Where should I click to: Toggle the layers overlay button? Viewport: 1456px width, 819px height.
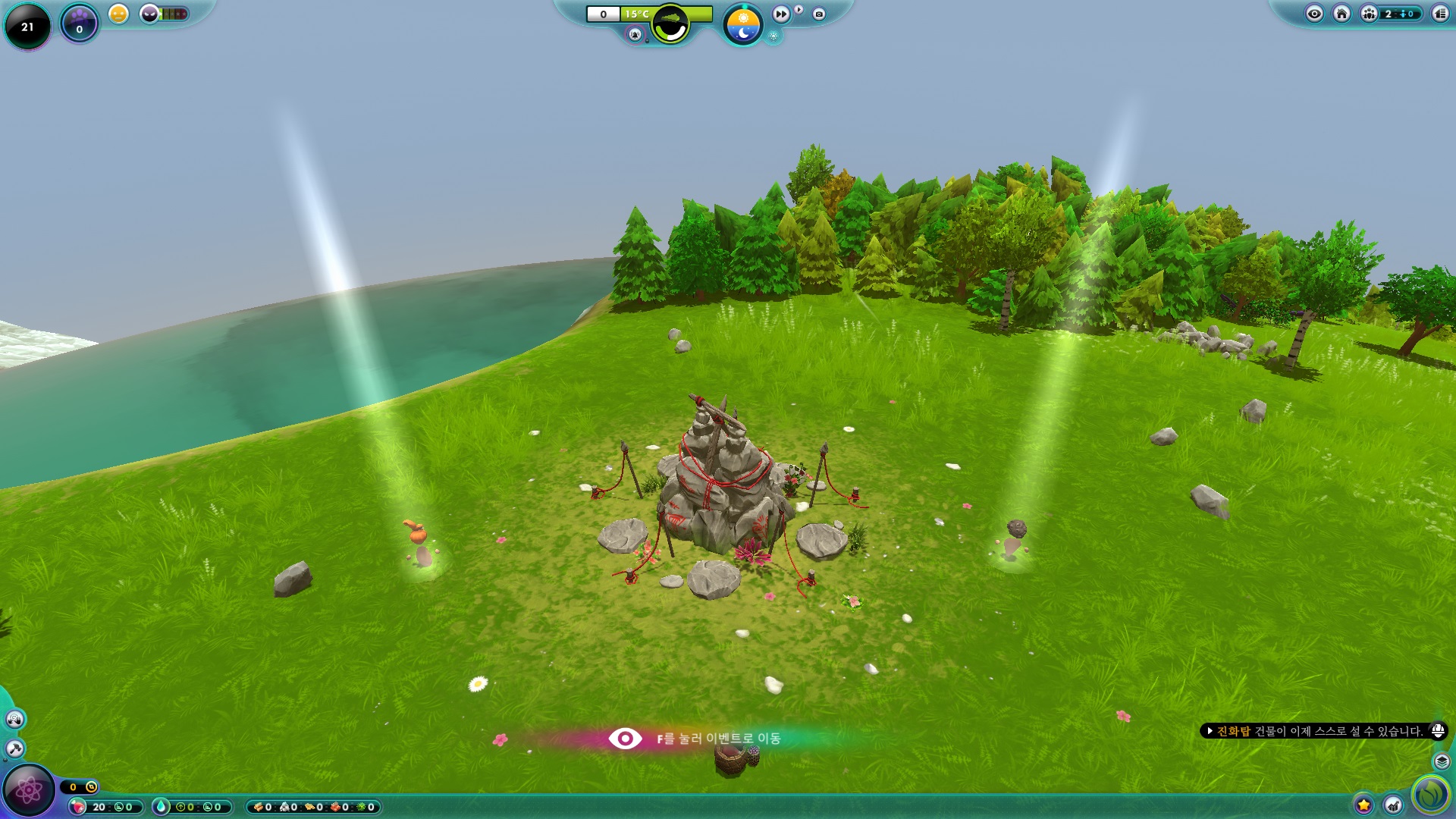click(x=1442, y=761)
